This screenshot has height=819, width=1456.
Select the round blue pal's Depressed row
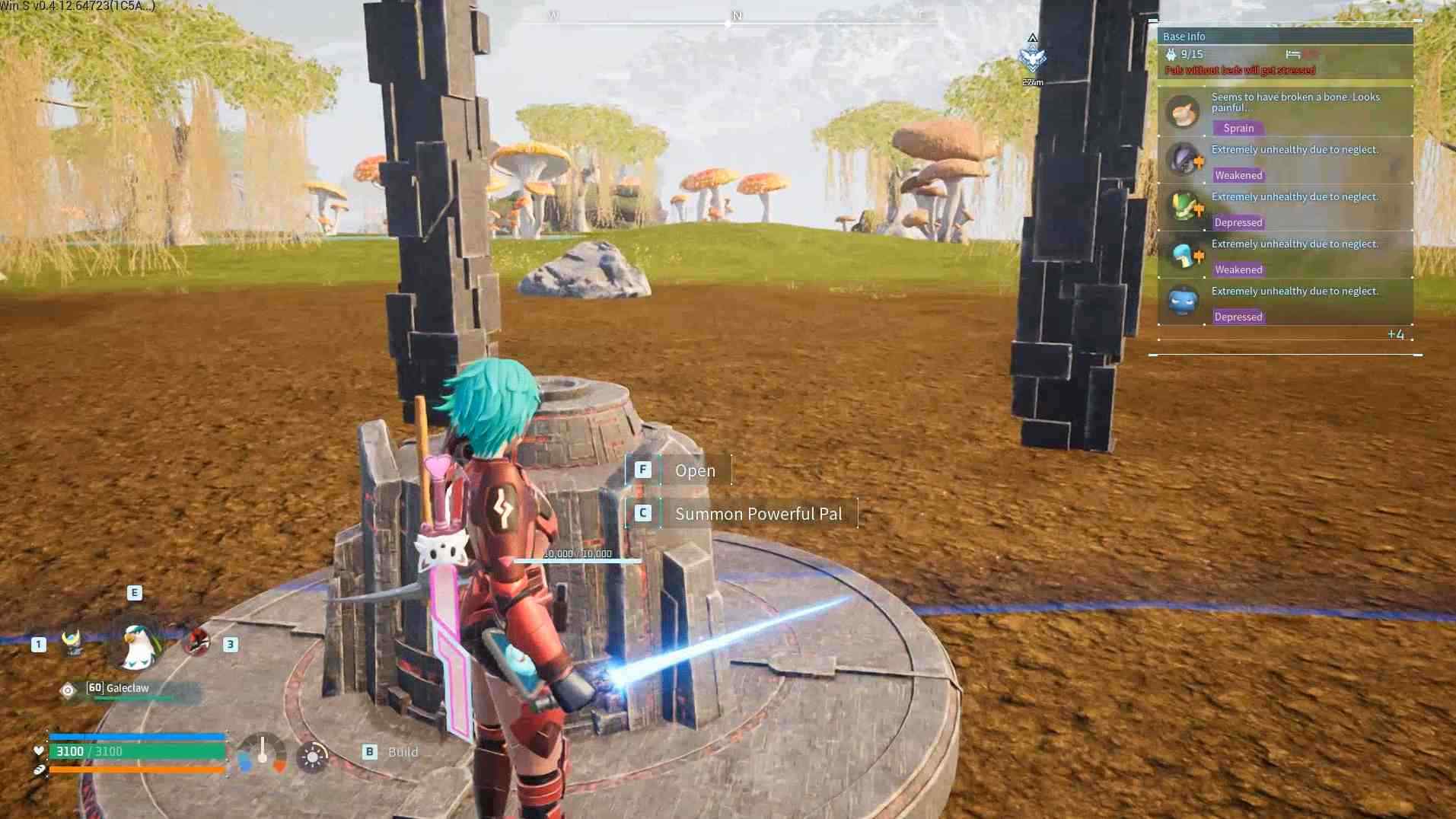(x=1285, y=302)
